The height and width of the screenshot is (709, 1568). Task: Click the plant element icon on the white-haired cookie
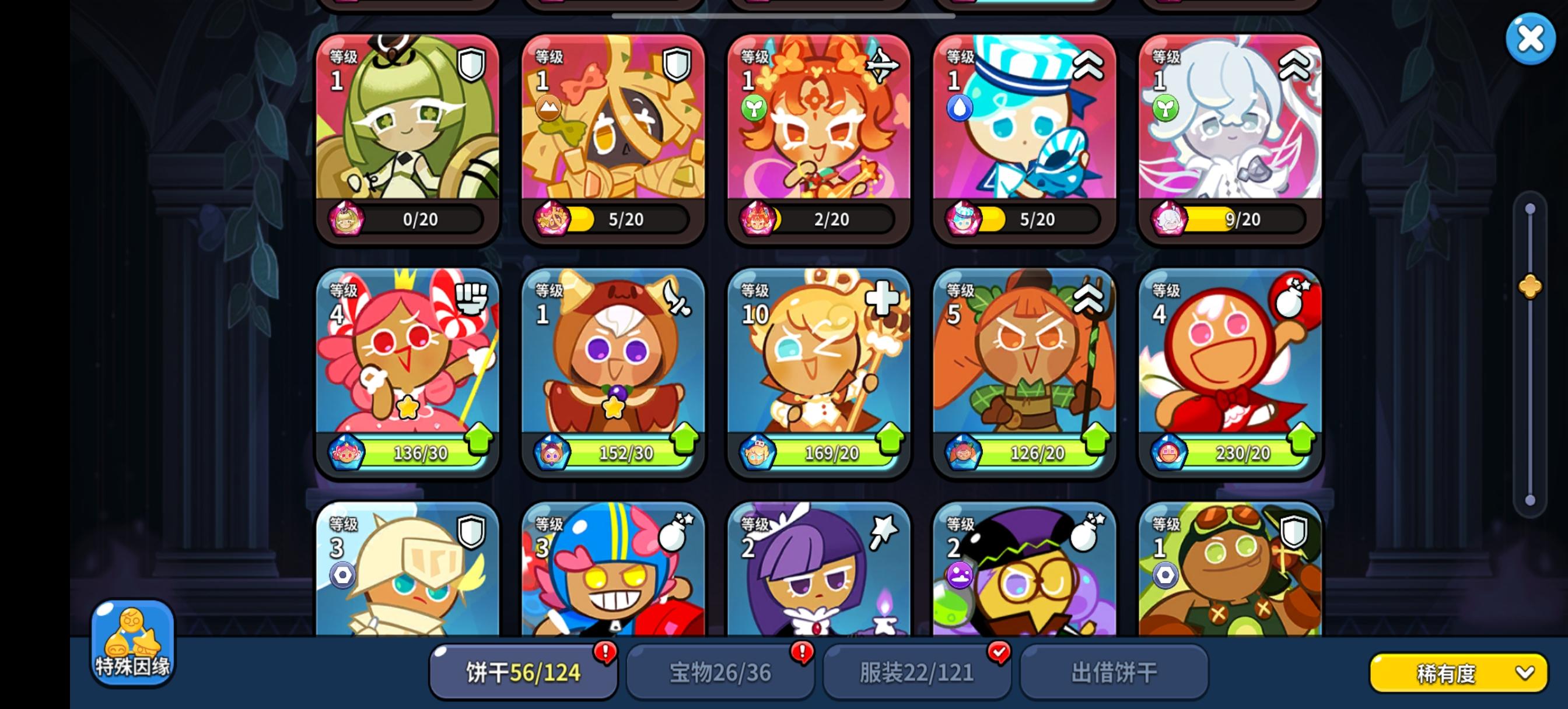click(x=1165, y=108)
